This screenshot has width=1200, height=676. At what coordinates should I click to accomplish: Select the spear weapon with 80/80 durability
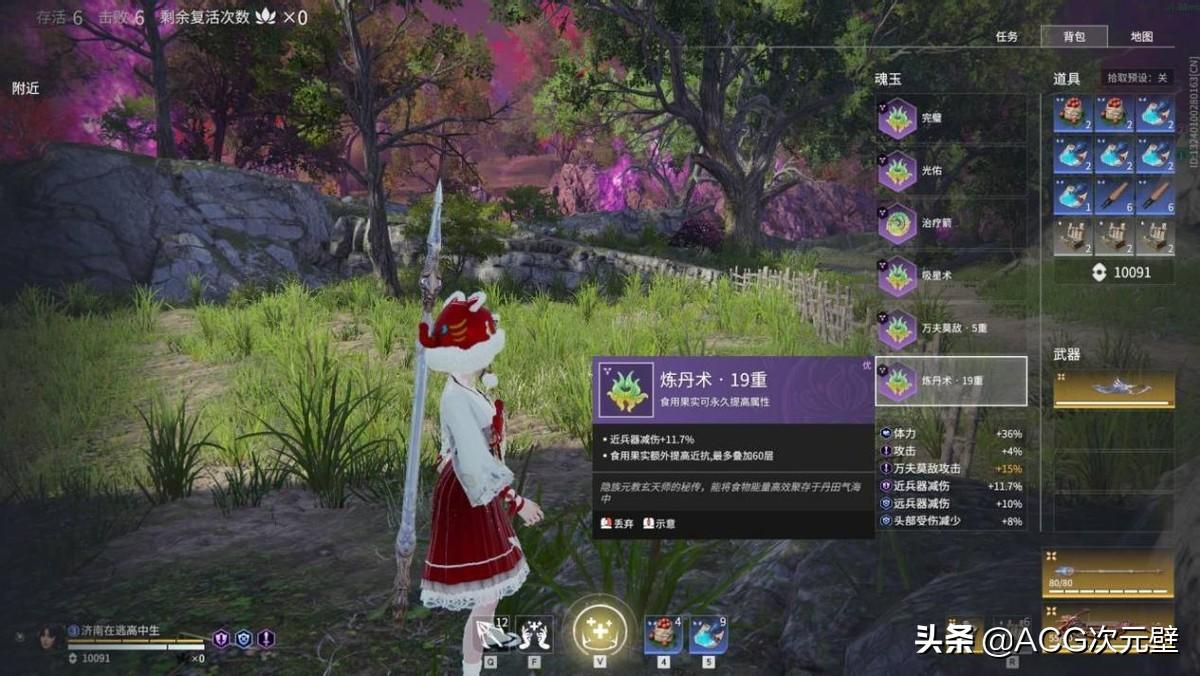click(1108, 573)
